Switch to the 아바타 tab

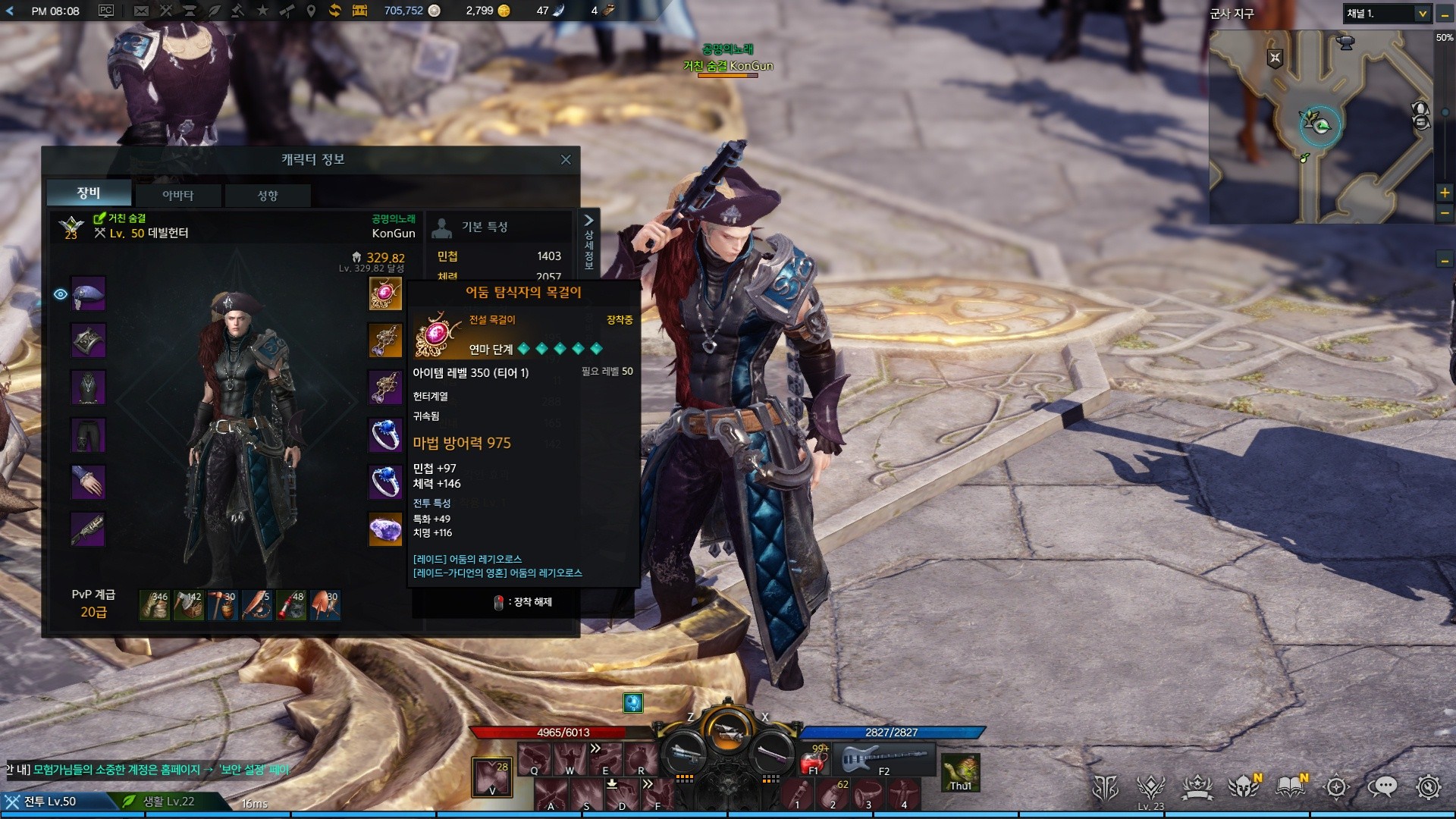pyautogui.click(x=178, y=195)
